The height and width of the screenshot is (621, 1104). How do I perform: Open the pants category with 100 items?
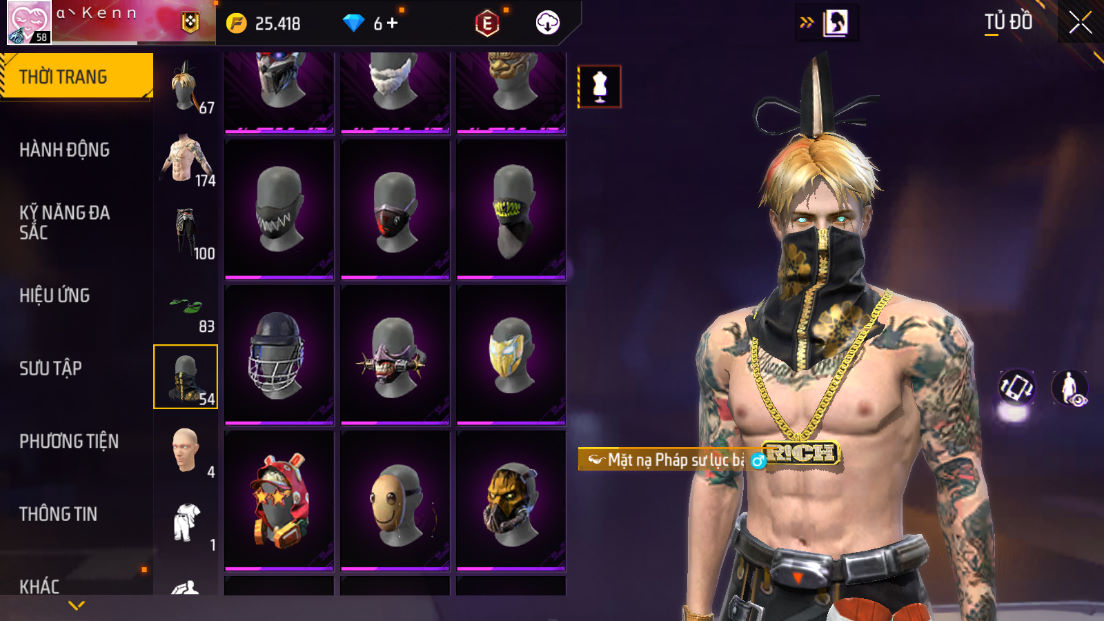tap(186, 232)
